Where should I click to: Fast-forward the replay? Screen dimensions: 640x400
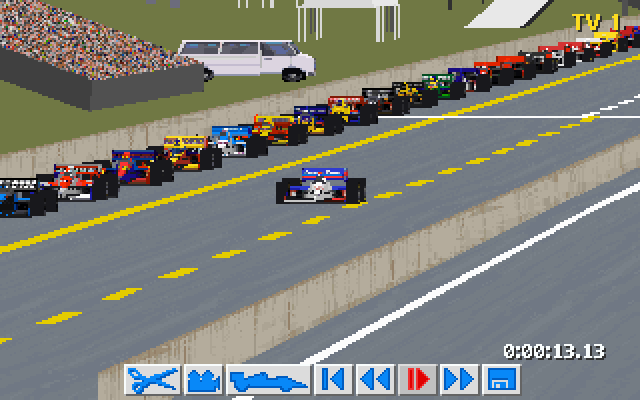[x=459, y=380]
